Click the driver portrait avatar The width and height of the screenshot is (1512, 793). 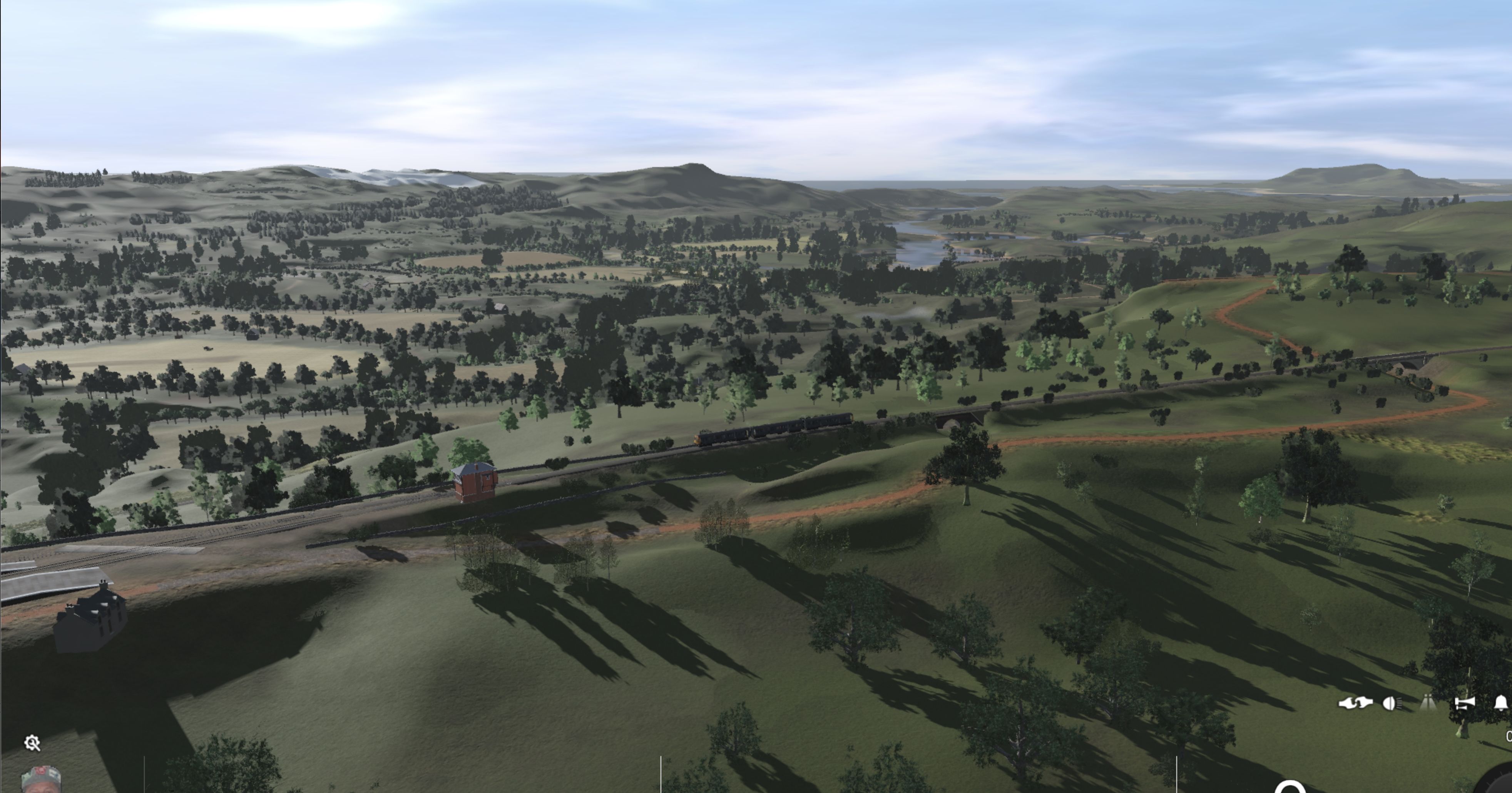coord(41,784)
